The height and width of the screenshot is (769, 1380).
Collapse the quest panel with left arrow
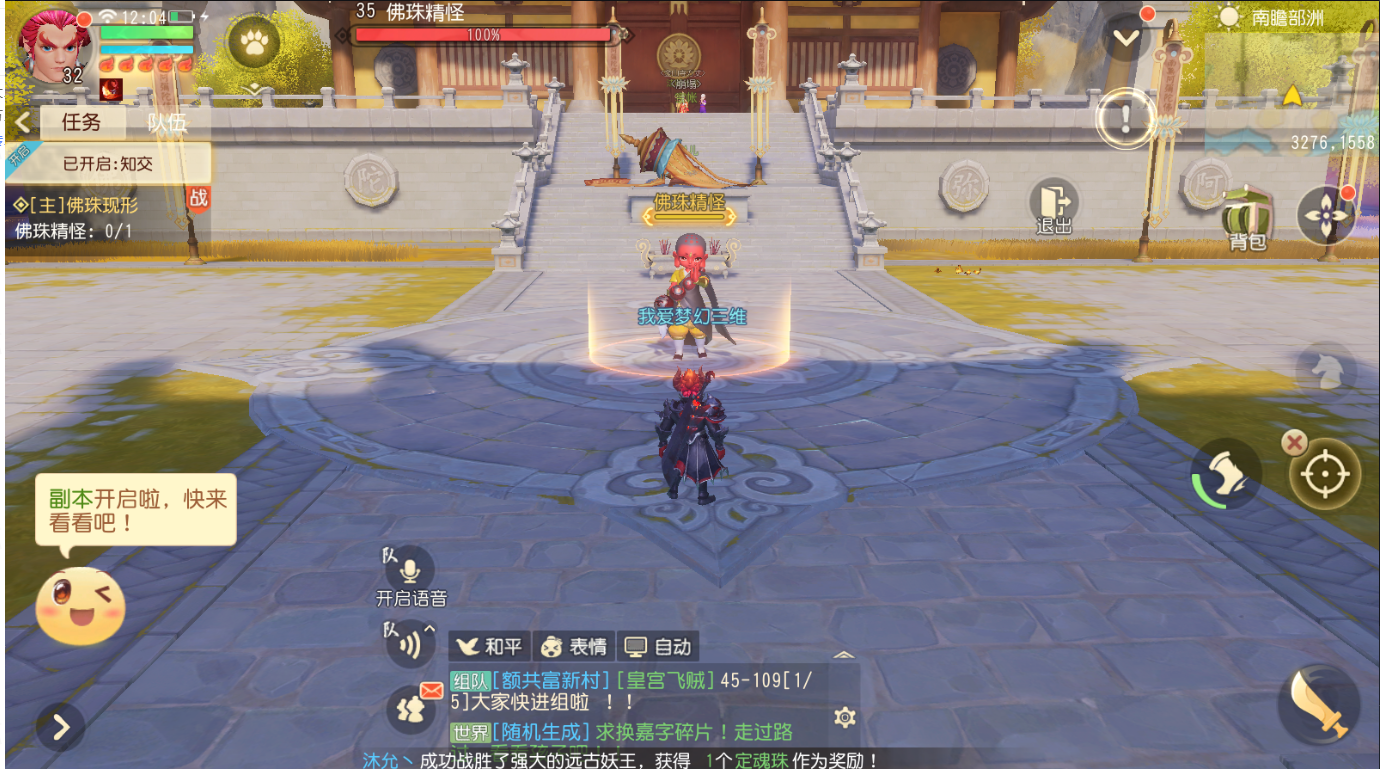(x=22, y=122)
